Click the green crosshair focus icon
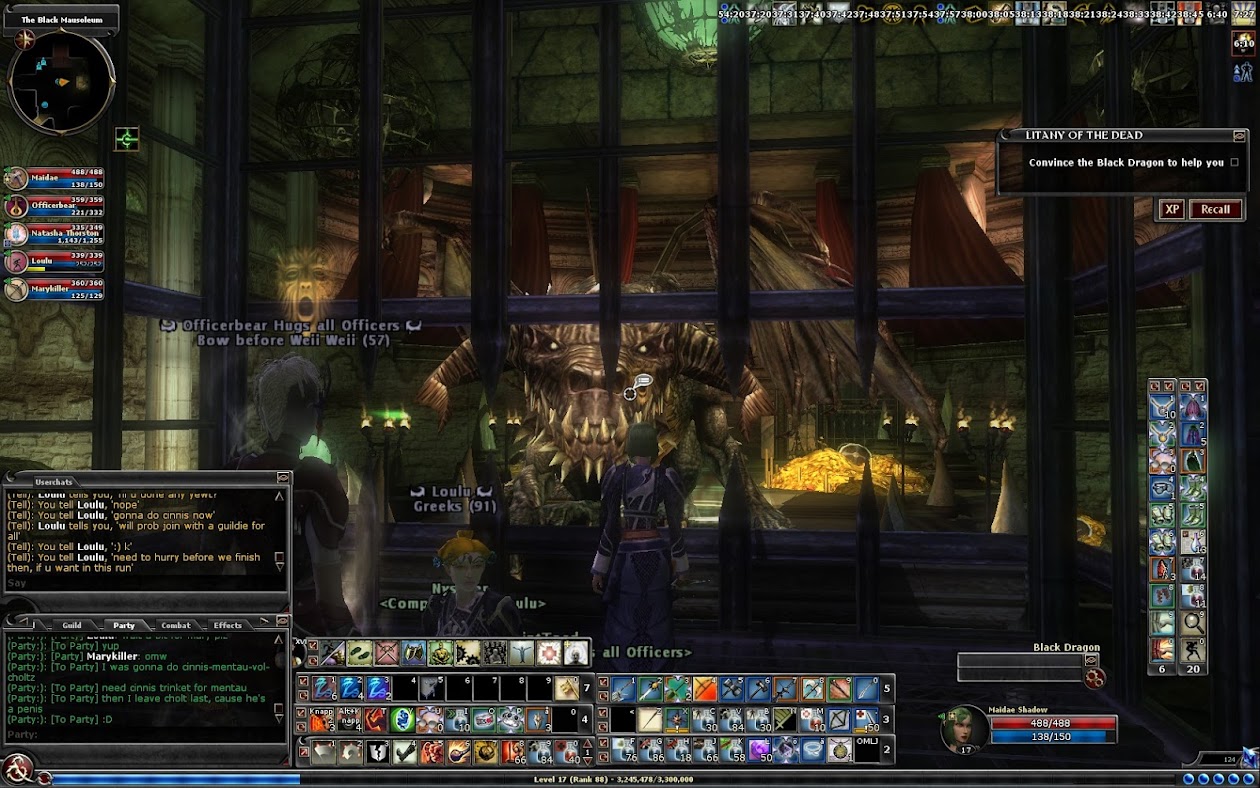Image resolution: width=1260 pixels, height=788 pixels. point(127,139)
